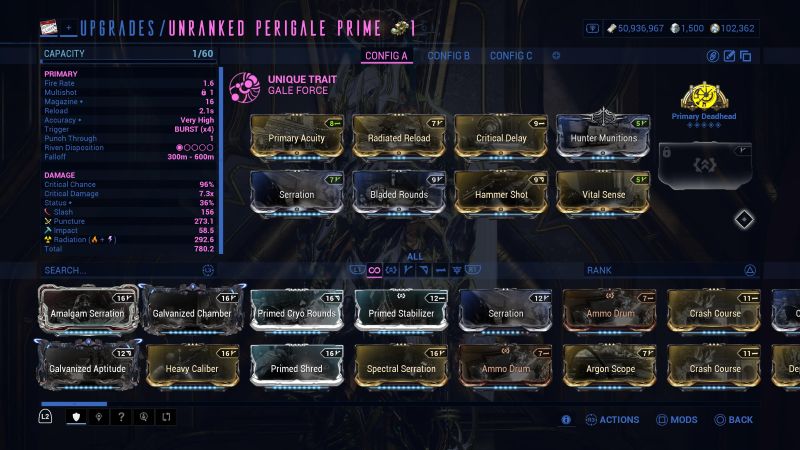This screenshot has width=800, height=450.
Task: Pick the Amalgam Serration mod card
Action: 87,312
